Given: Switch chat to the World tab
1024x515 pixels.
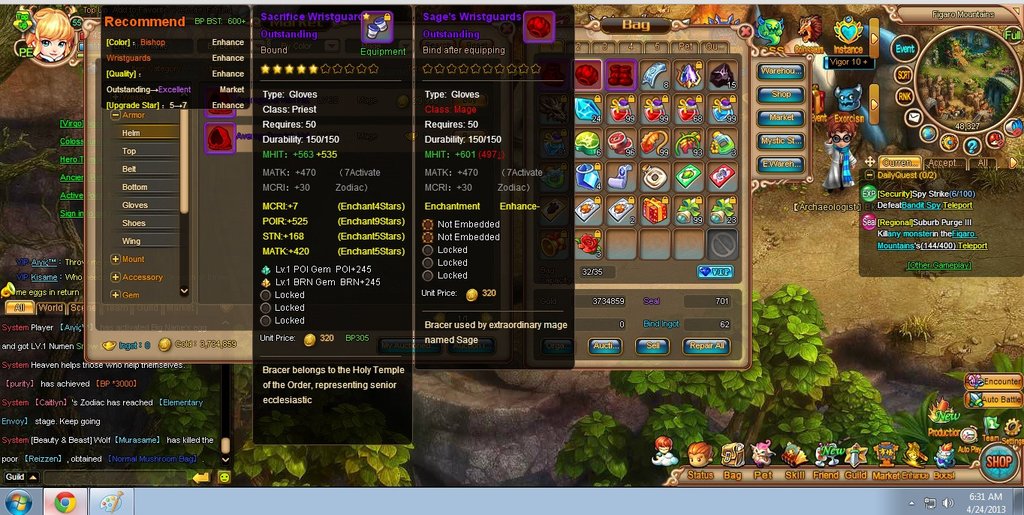Looking at the screenshot, I should [x=51, y=309].
